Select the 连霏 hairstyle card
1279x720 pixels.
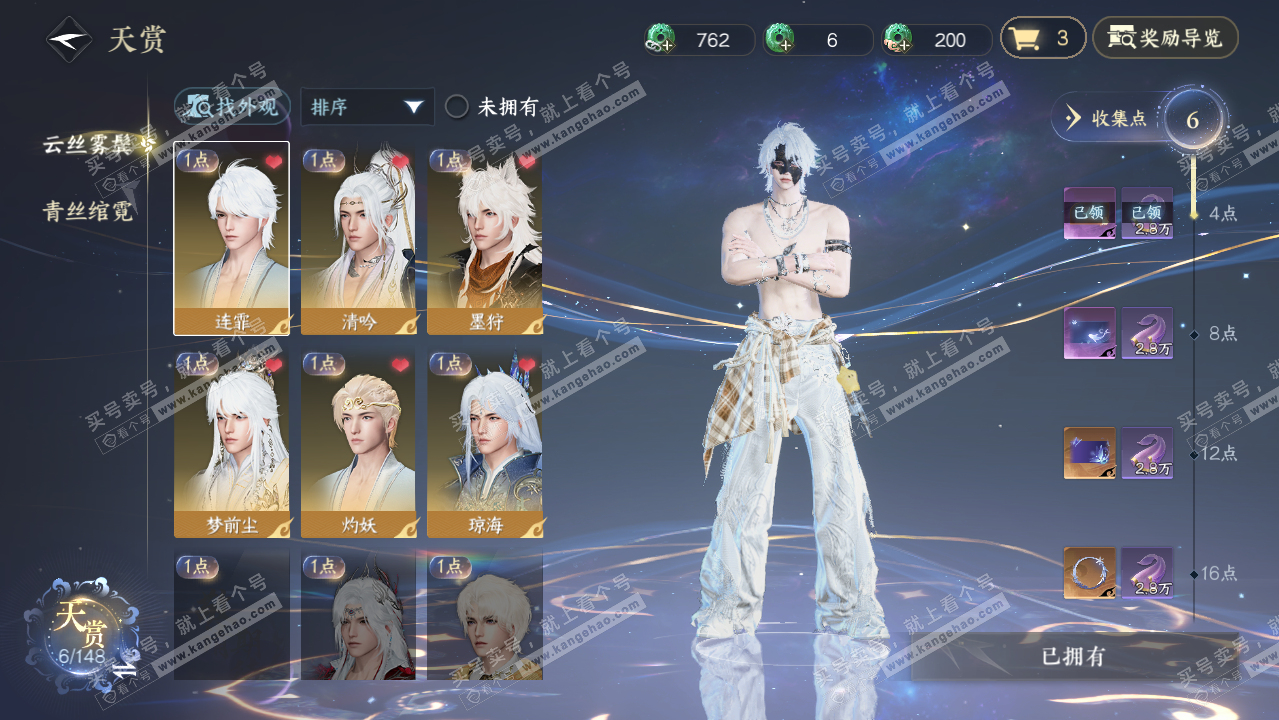pyautogui.click(x=231, y=238)
